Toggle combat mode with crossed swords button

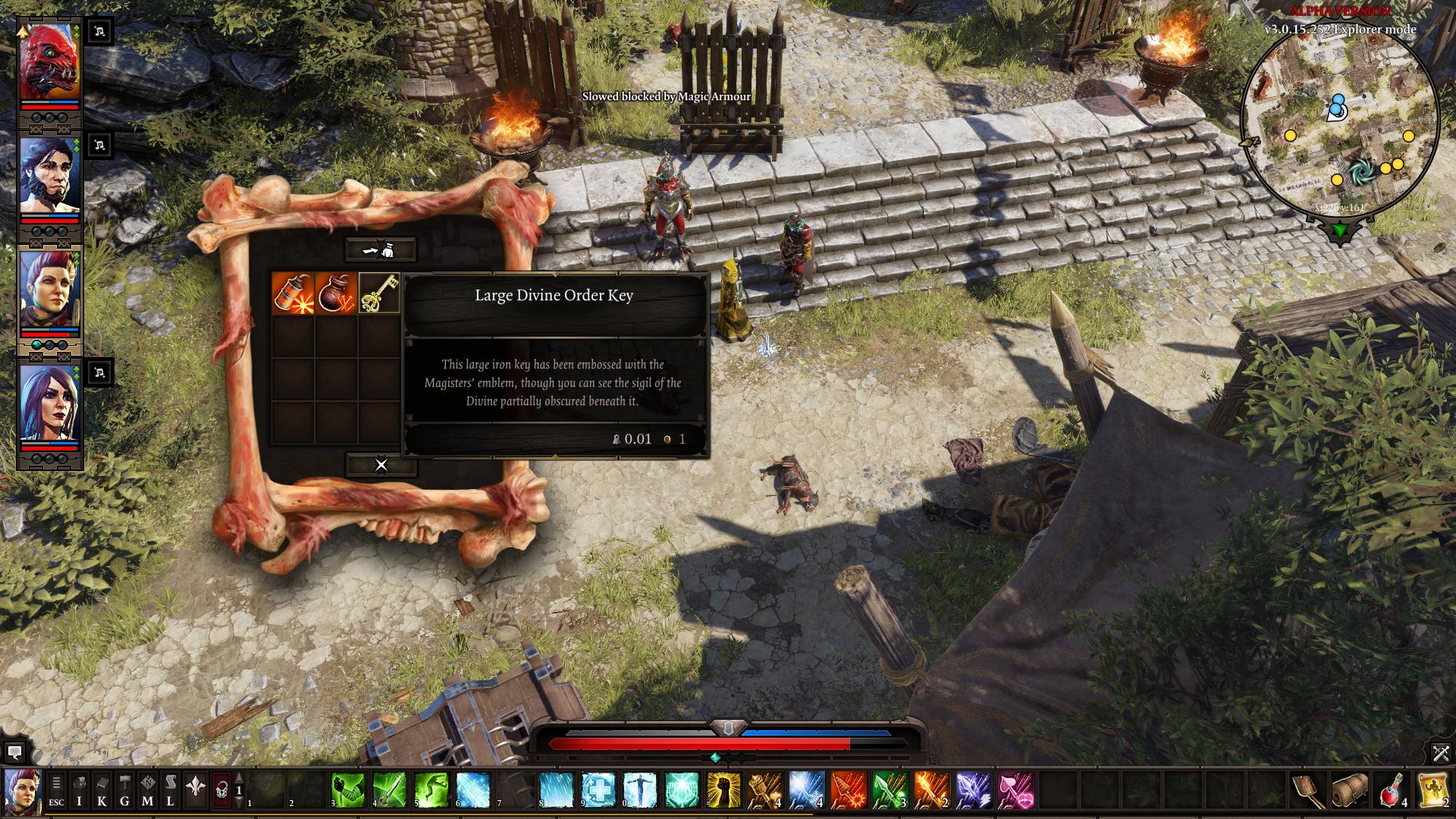click(x=1440, y=753)
